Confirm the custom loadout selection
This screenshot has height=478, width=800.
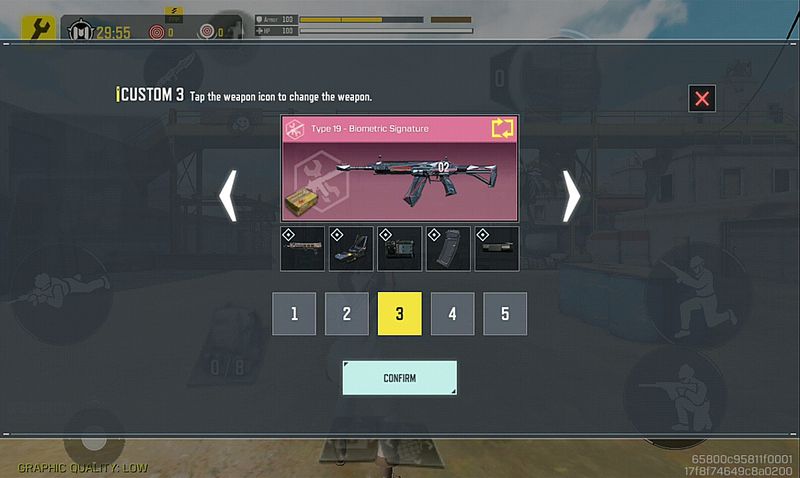pos(399,378)
